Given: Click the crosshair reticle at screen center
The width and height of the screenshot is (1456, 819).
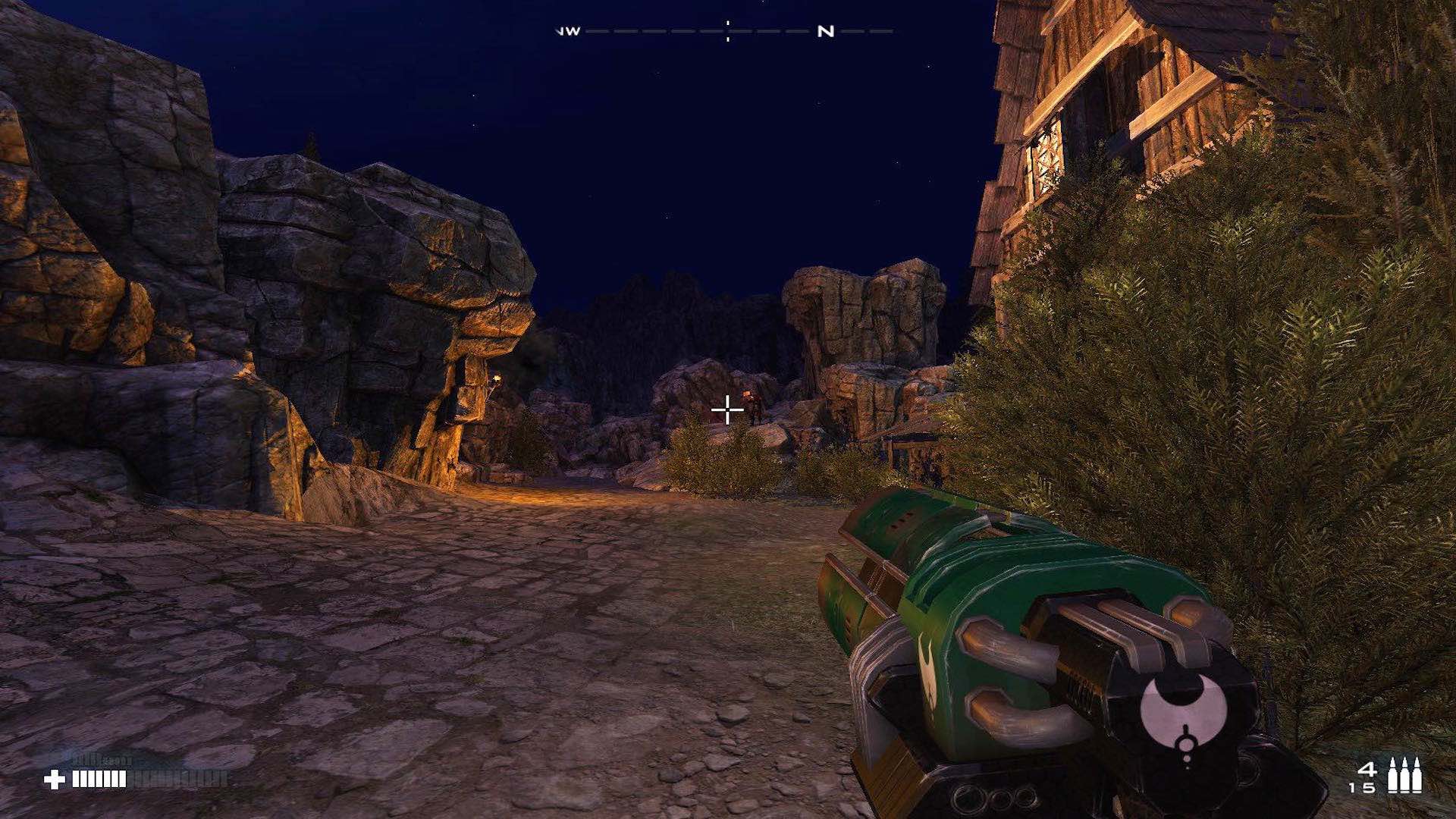Looking at the screenshot, I should (x=727, y=409).
